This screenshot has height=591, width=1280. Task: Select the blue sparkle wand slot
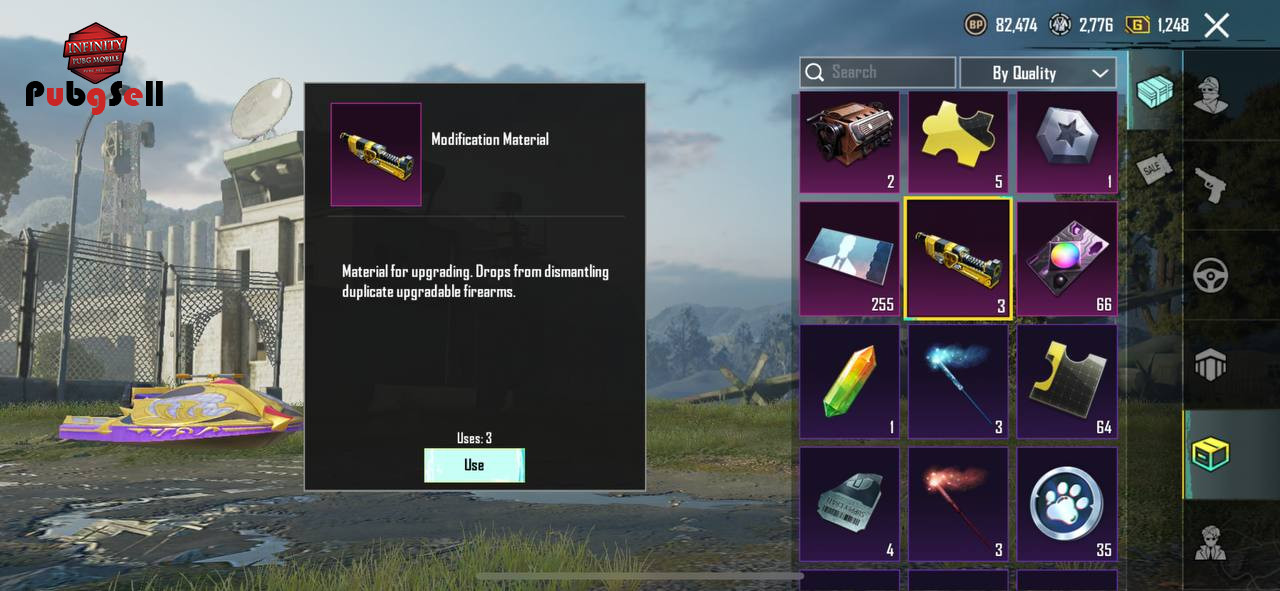[x=958, y=381]
